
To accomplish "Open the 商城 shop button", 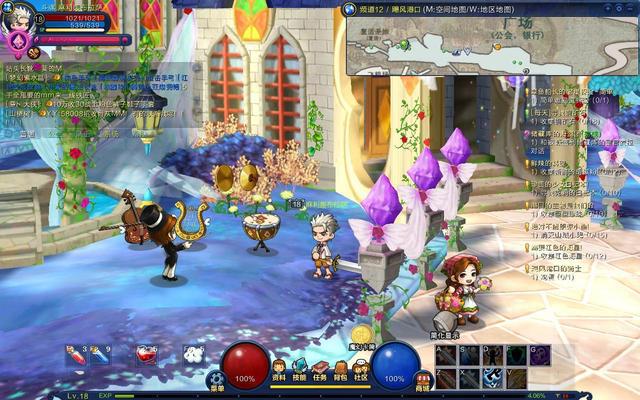I will click(422, 380).
